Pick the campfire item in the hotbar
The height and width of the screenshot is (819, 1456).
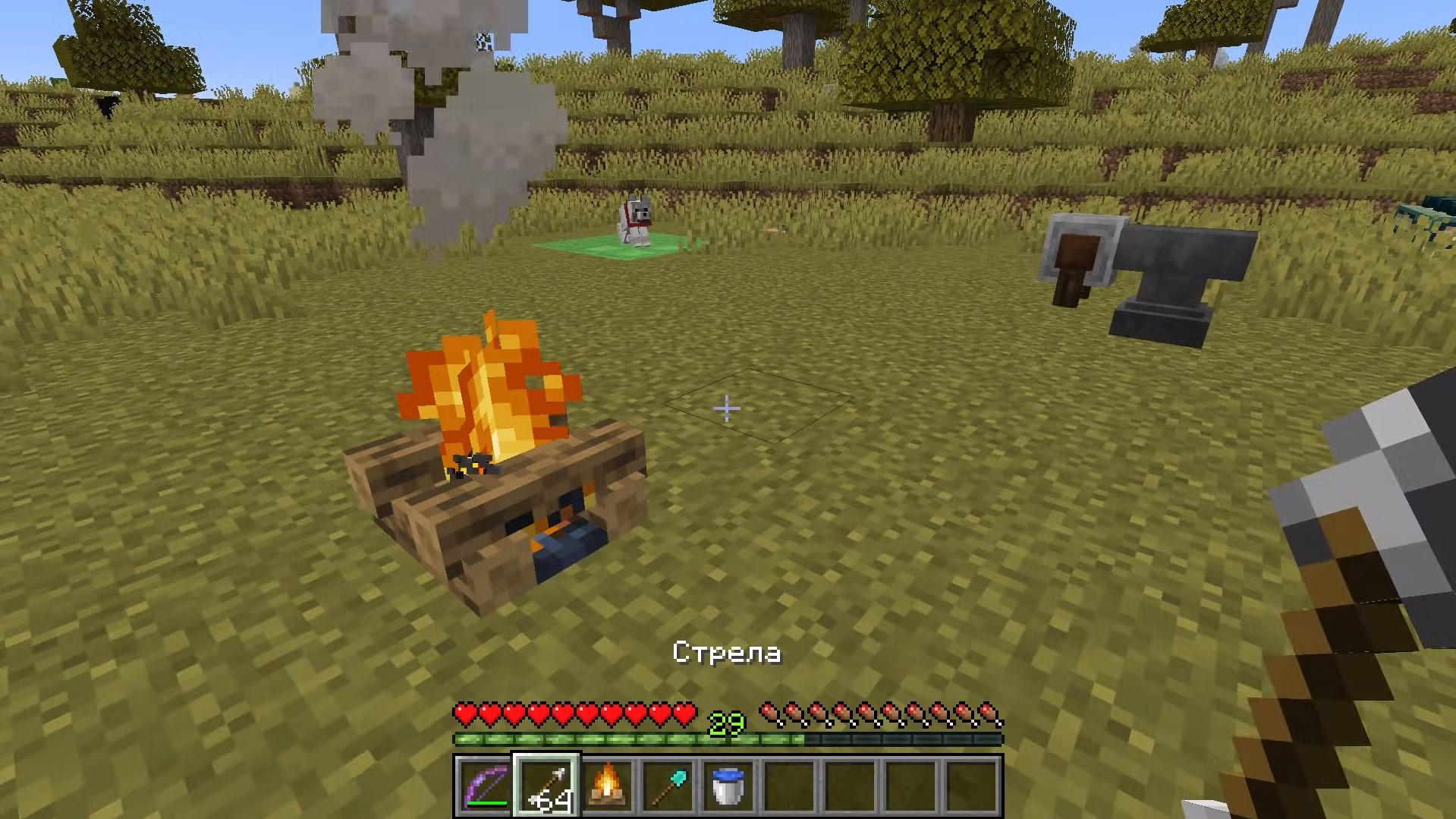coord(608,786)
